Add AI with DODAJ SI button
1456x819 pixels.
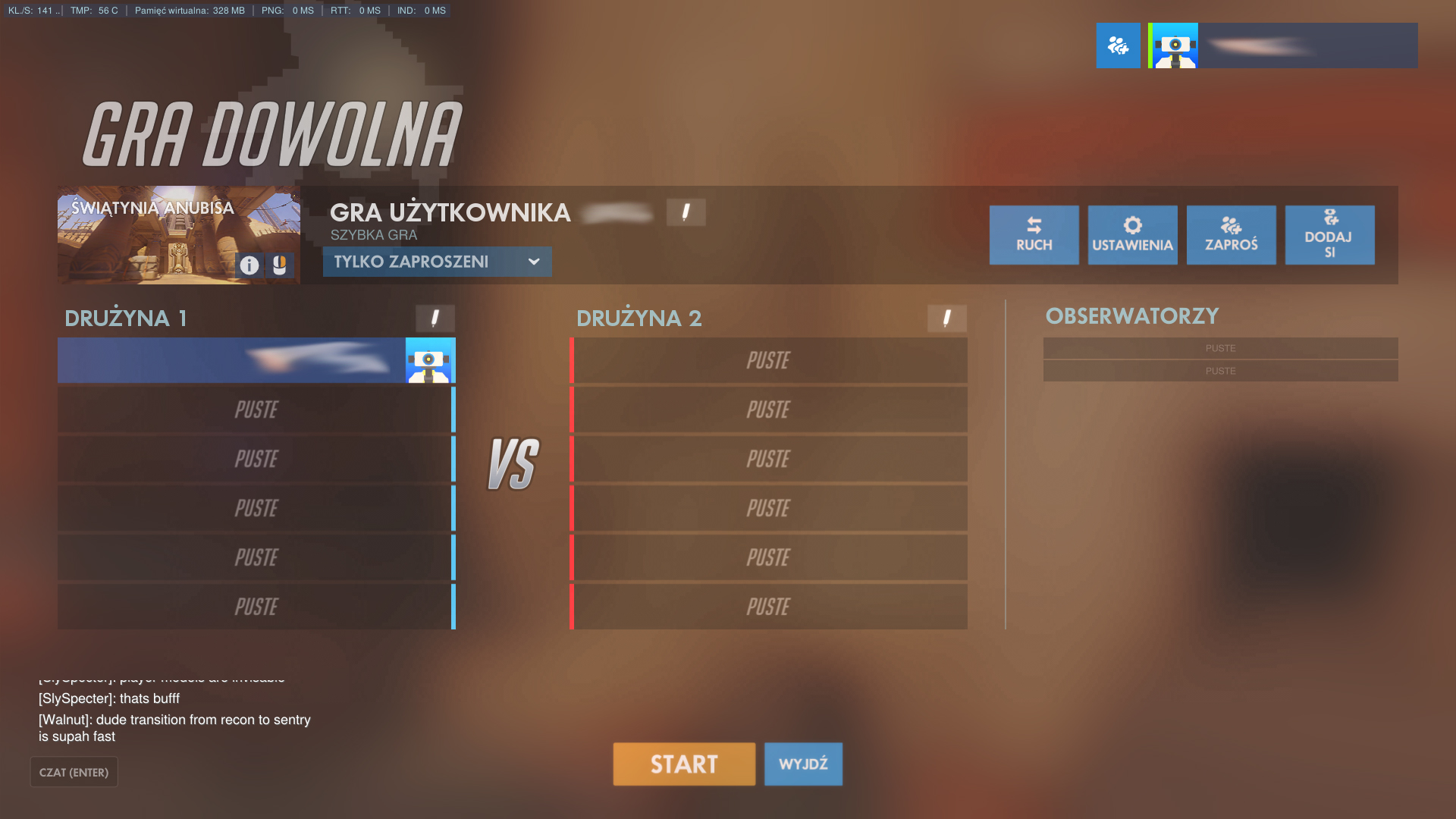[1329, 235]
